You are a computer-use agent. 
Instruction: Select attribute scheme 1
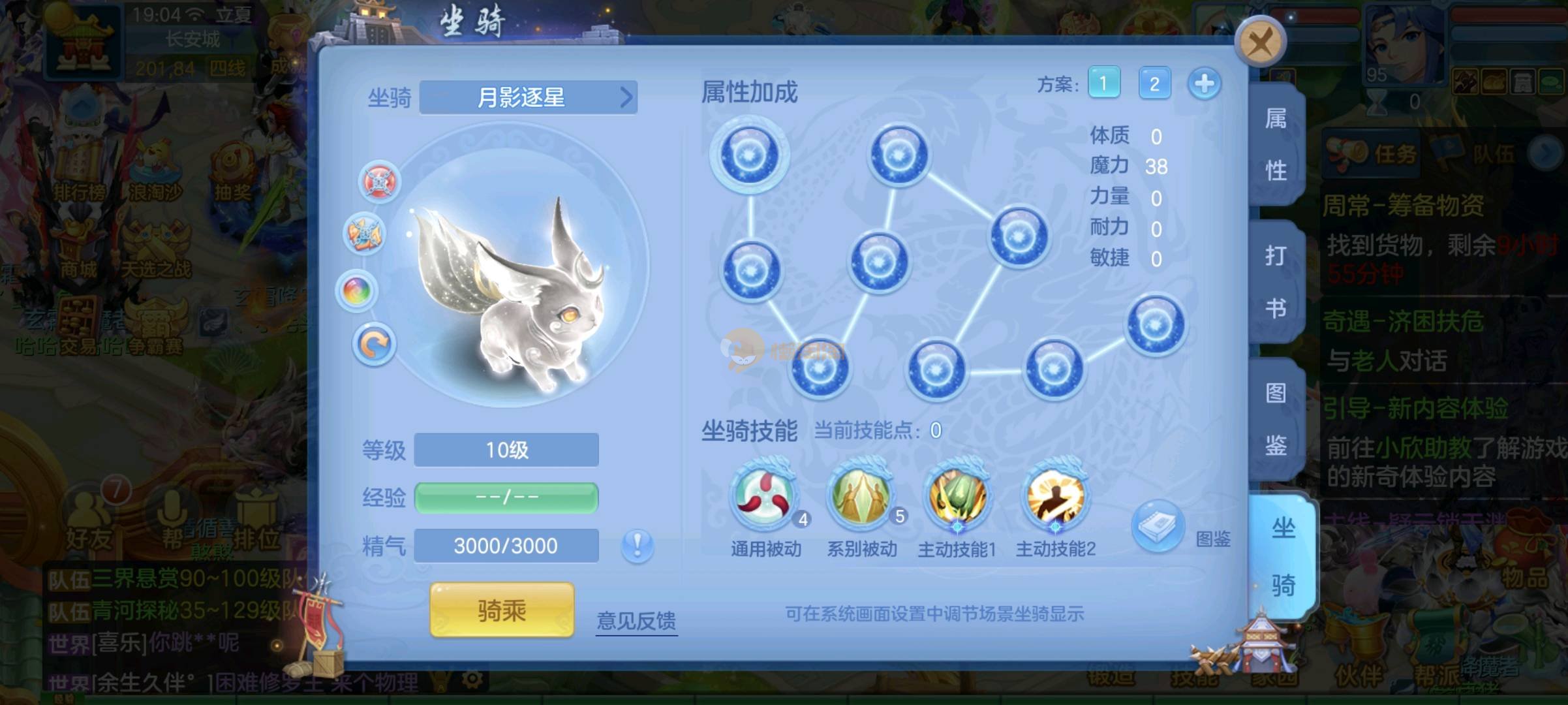click(1103, 84)
